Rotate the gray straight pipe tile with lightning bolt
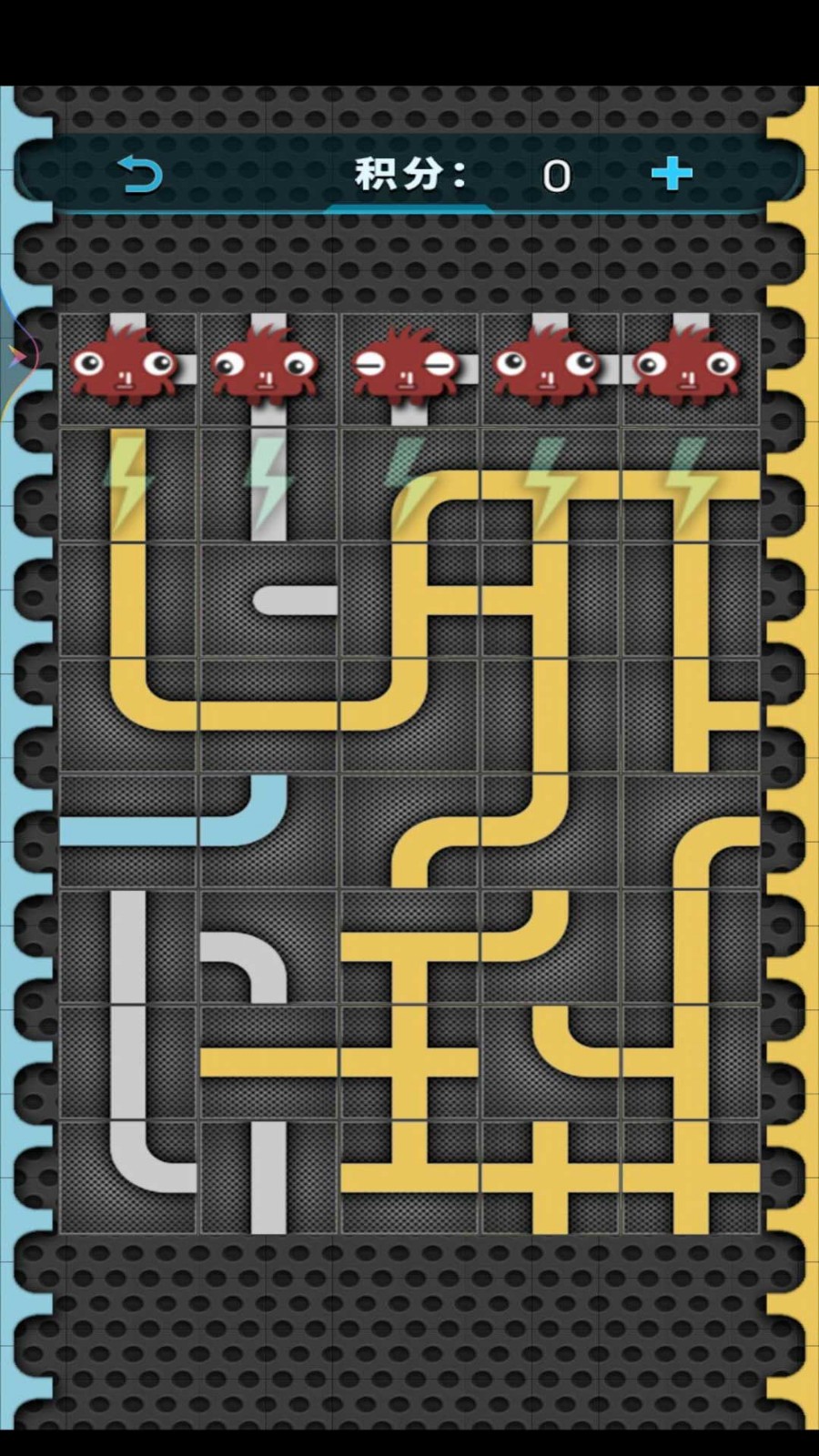Screen dimensions: 819x1456 (x=268, y=485)
